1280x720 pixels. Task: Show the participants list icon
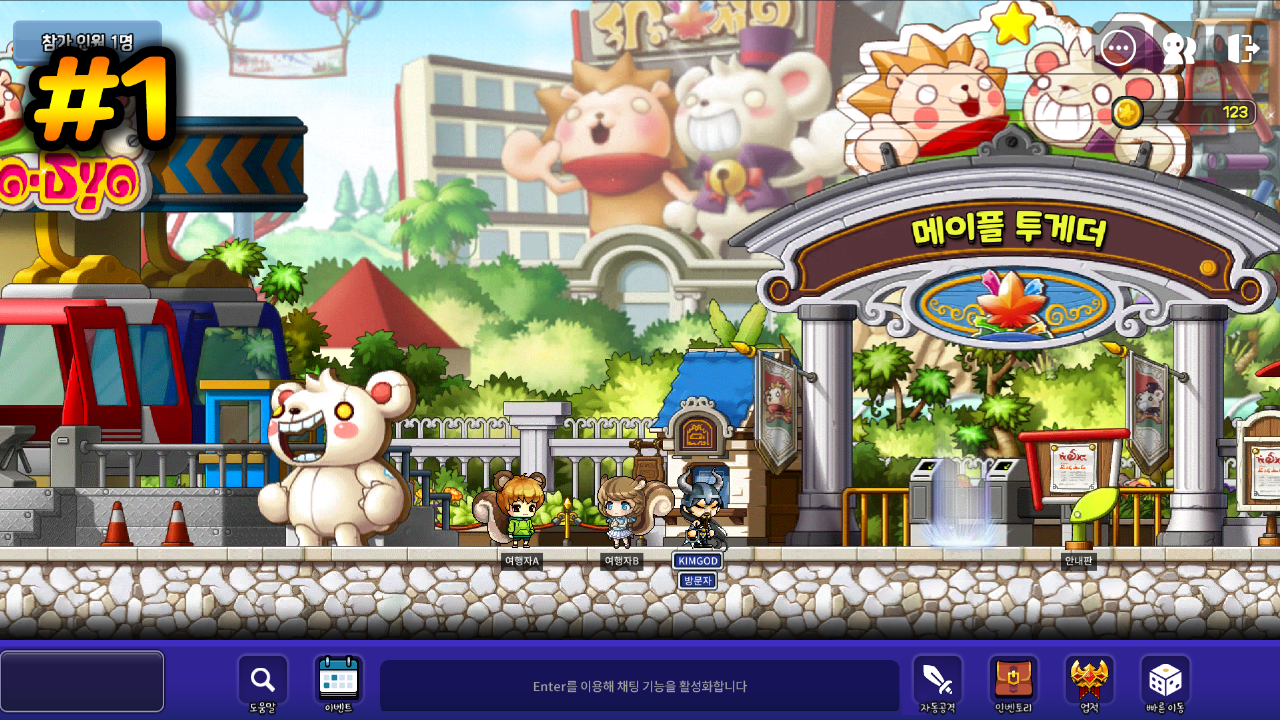click(1179, 48)
